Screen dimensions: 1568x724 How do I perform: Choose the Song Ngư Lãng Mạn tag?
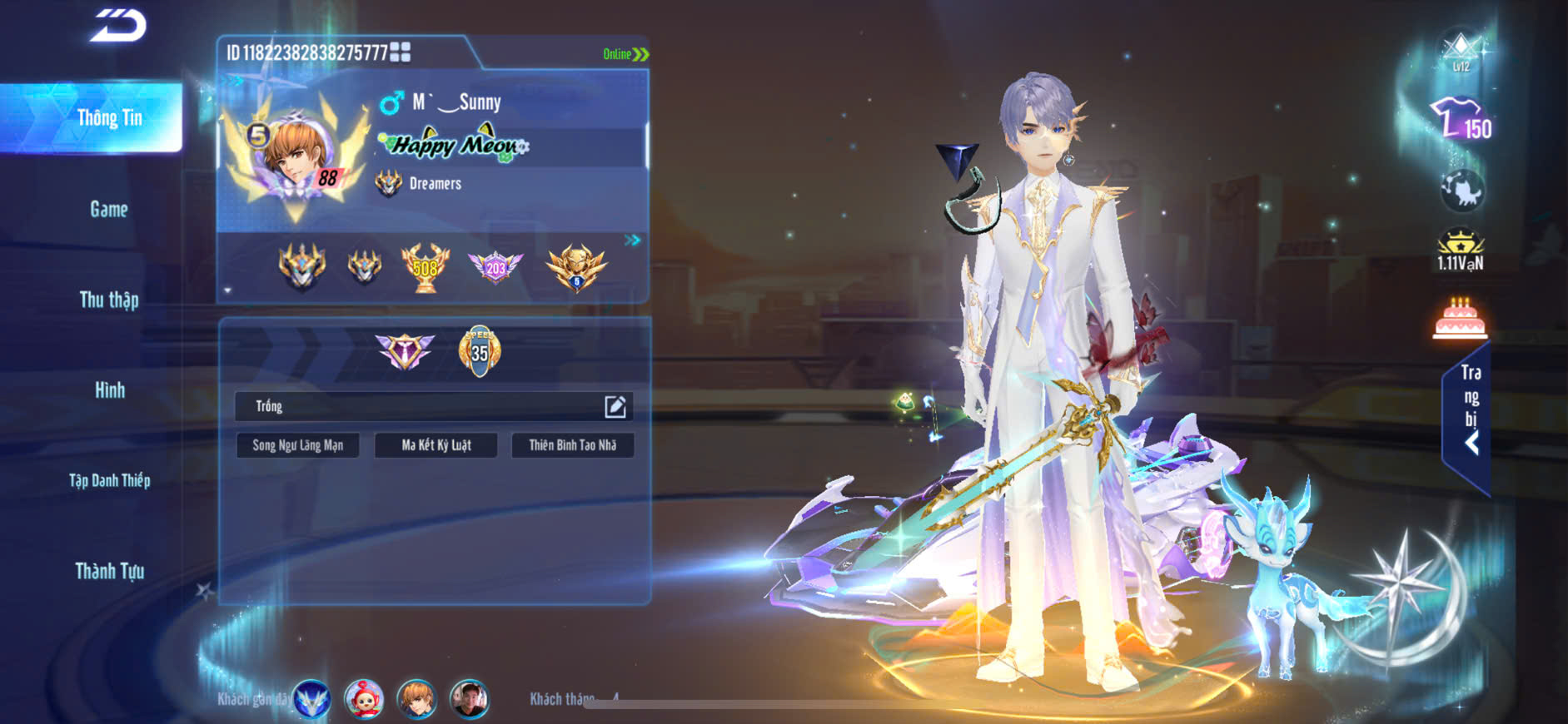pos(297,445)
